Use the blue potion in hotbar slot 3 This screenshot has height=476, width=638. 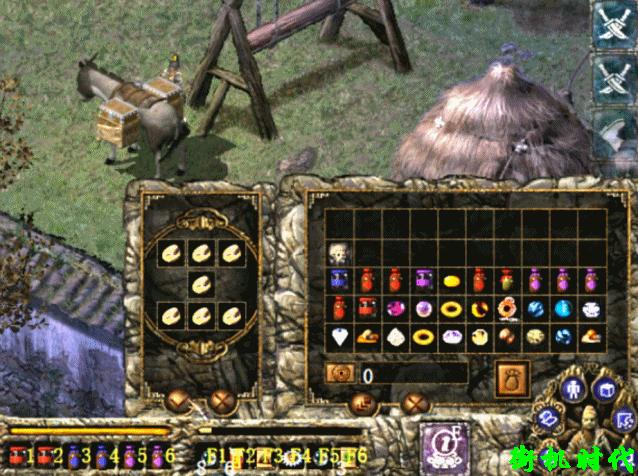coord(75,455)
